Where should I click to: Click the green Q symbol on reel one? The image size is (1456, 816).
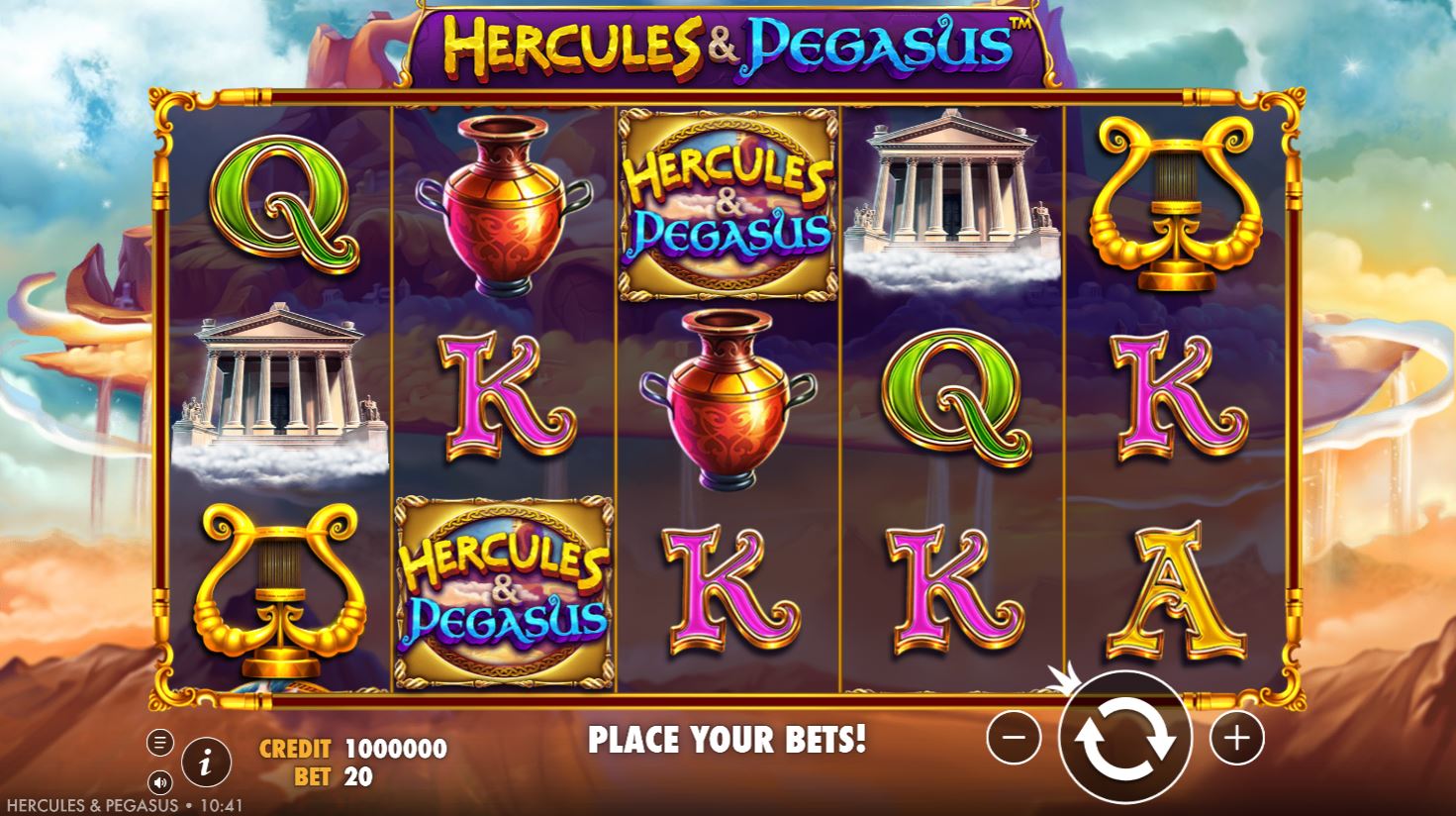pos(280,203)
